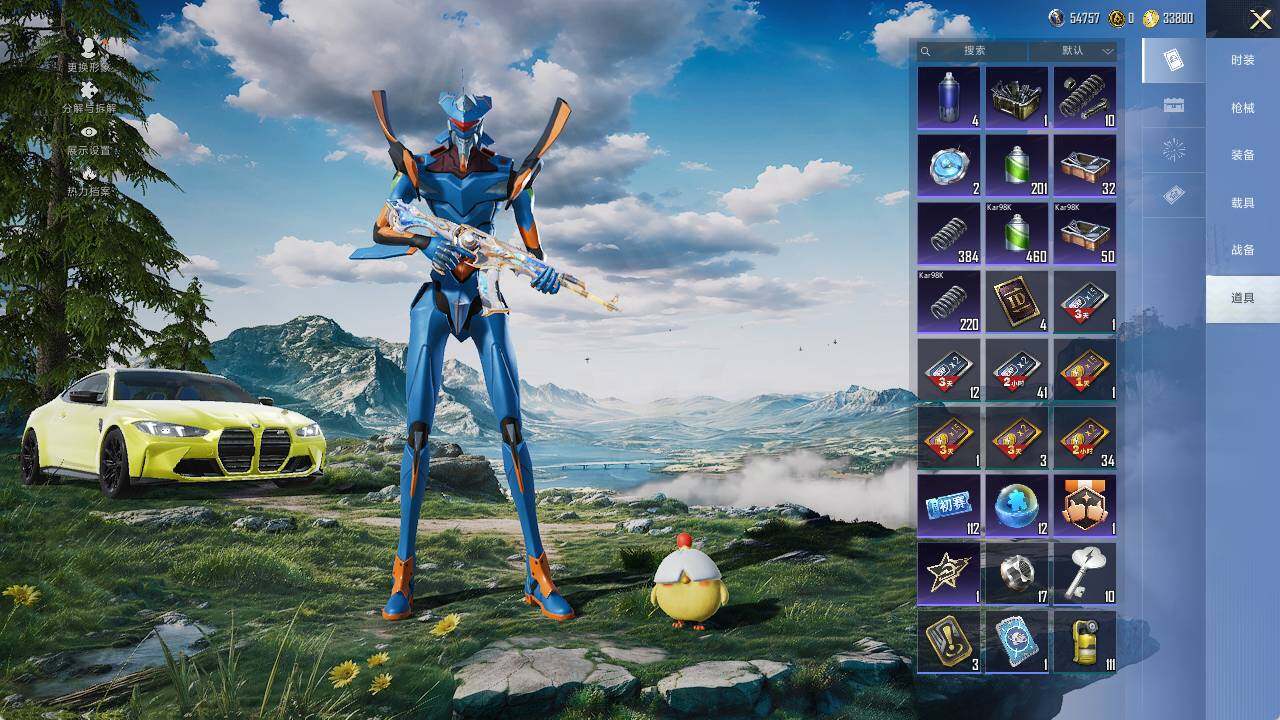Select the silver key with cloud item
The width and height of the screenshot is (1280, 720).
(x=1085, y=574)
